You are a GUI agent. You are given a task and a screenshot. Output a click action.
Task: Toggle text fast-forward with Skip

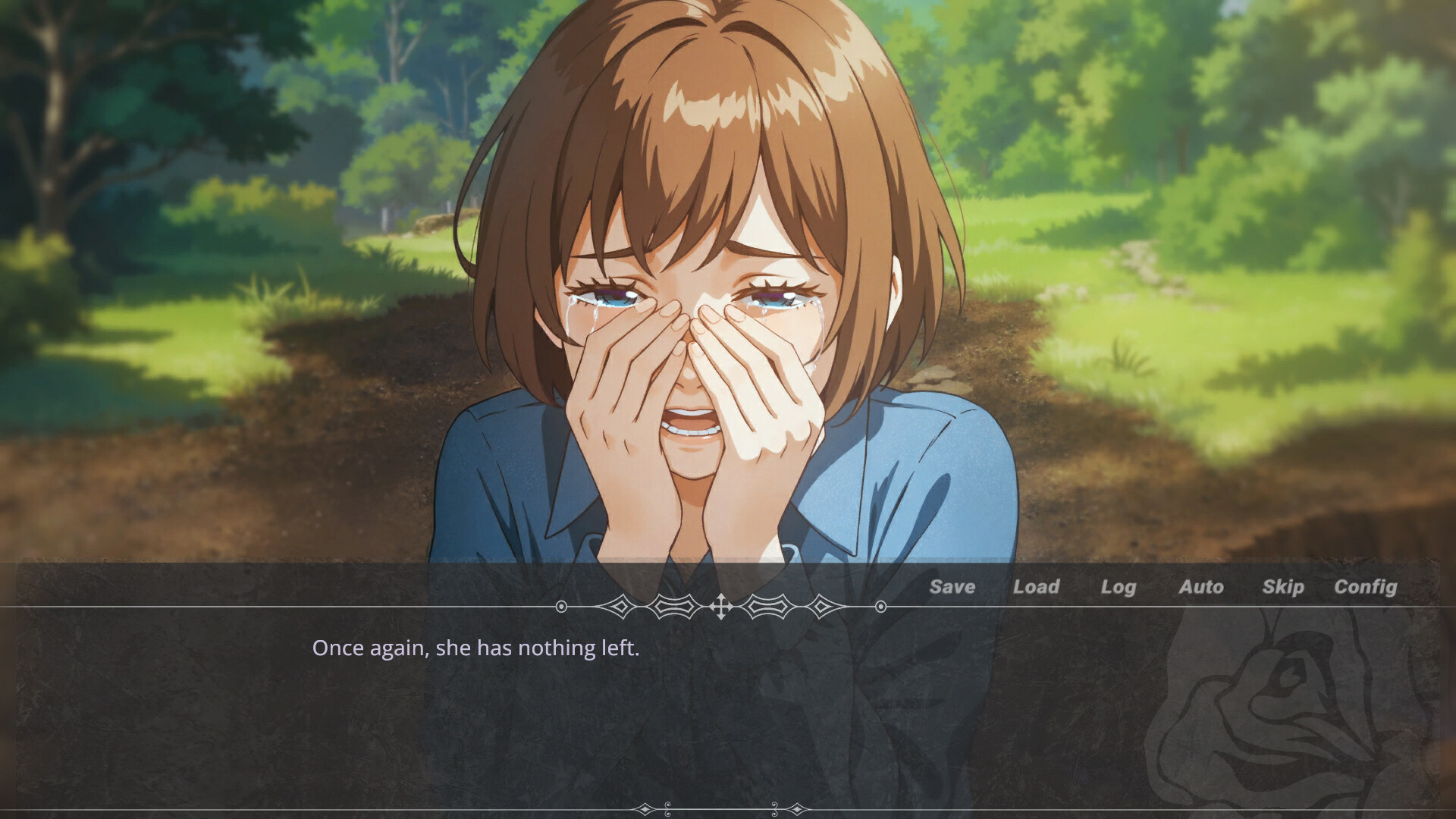pyautogui.click(x=1283, y=587)
